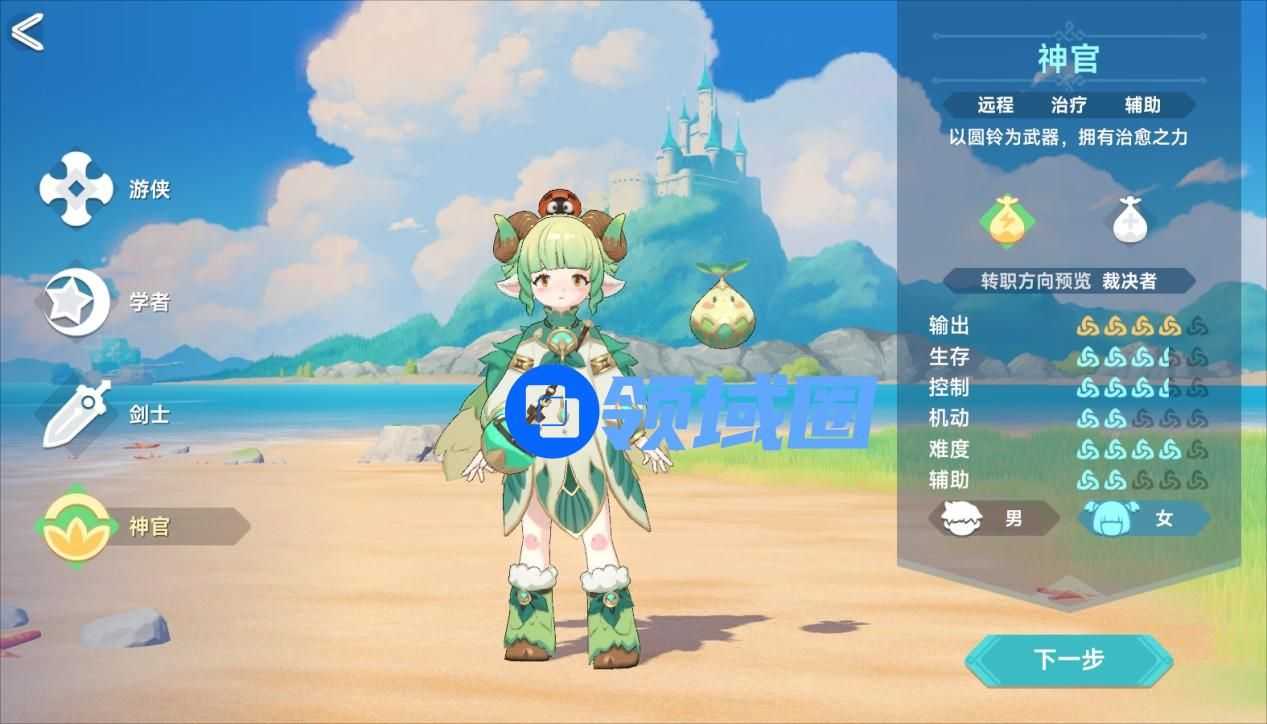Continue with the 下一步 button
Screen dimensions: 1267x724
(1068, 660)
